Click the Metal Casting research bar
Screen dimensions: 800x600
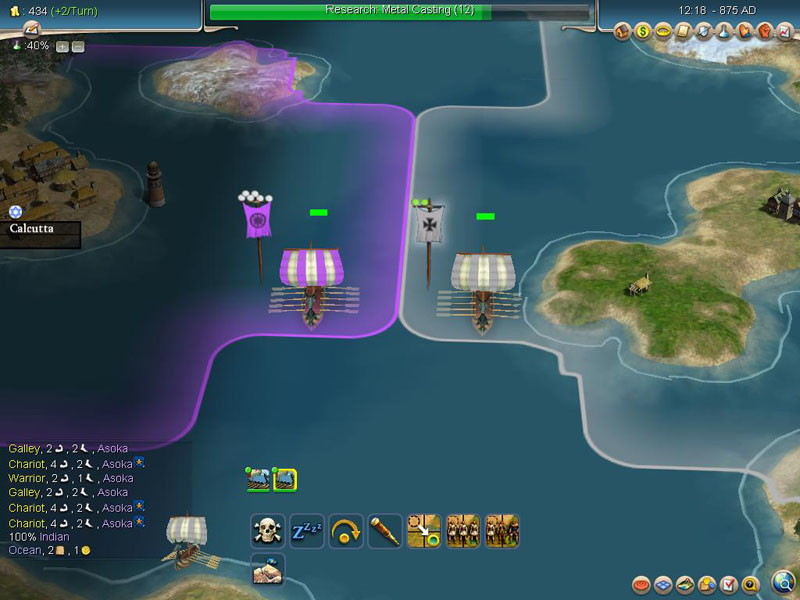coord(400,11)
